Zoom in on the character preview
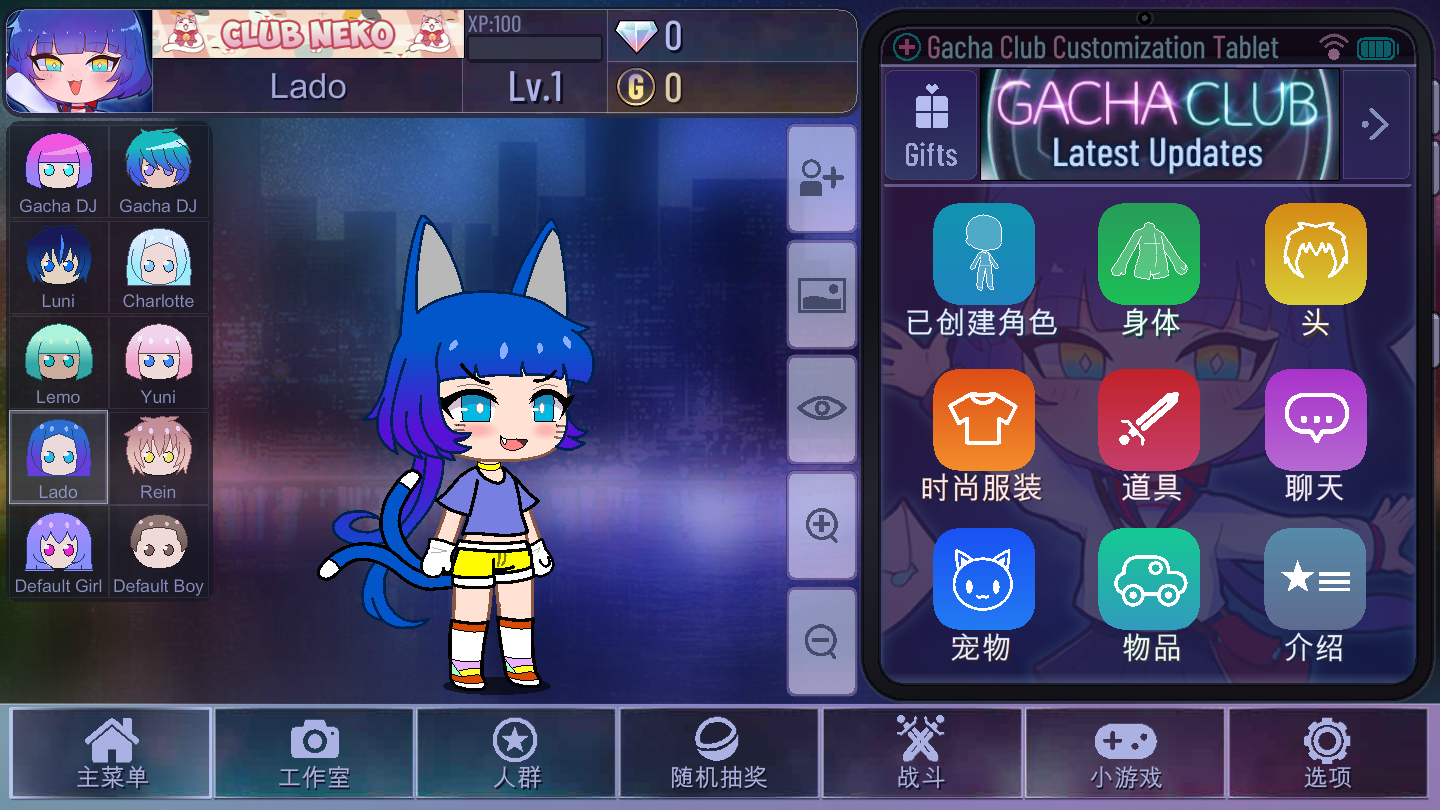The height and width of the screenshot is (810, 1440). pos(821,524)
